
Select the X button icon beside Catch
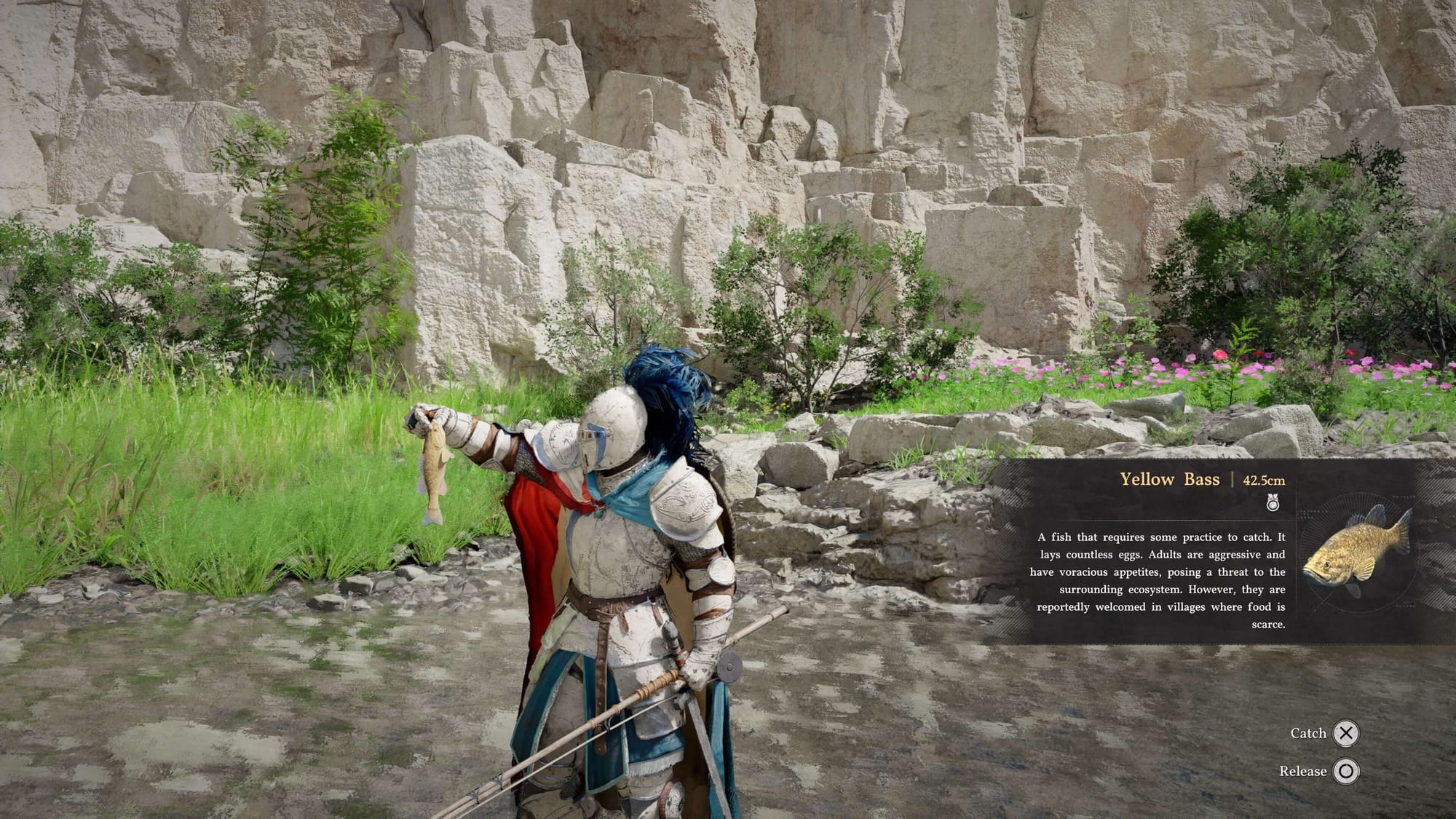click(1346, 733)
